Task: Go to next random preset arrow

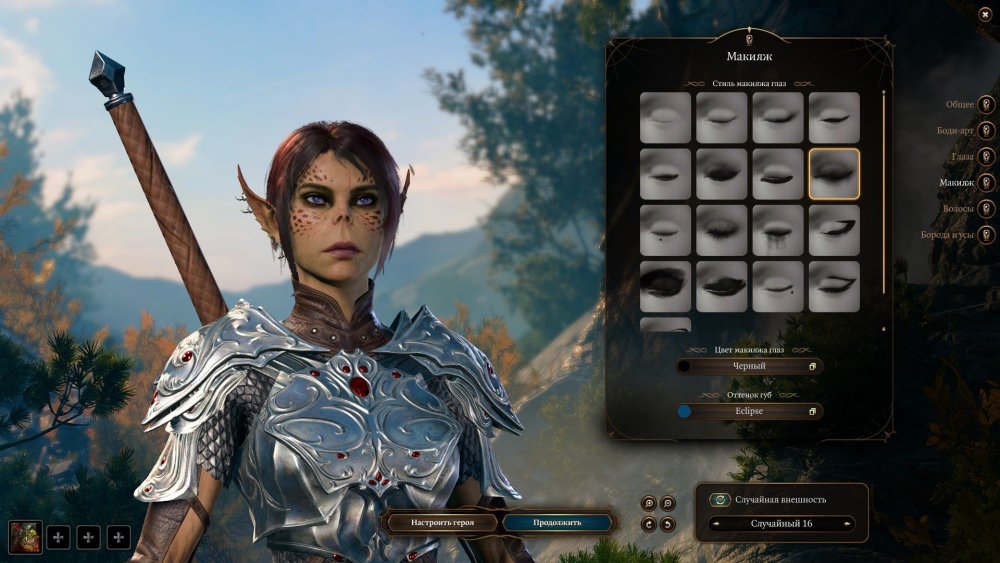Action: pos(849,524)
